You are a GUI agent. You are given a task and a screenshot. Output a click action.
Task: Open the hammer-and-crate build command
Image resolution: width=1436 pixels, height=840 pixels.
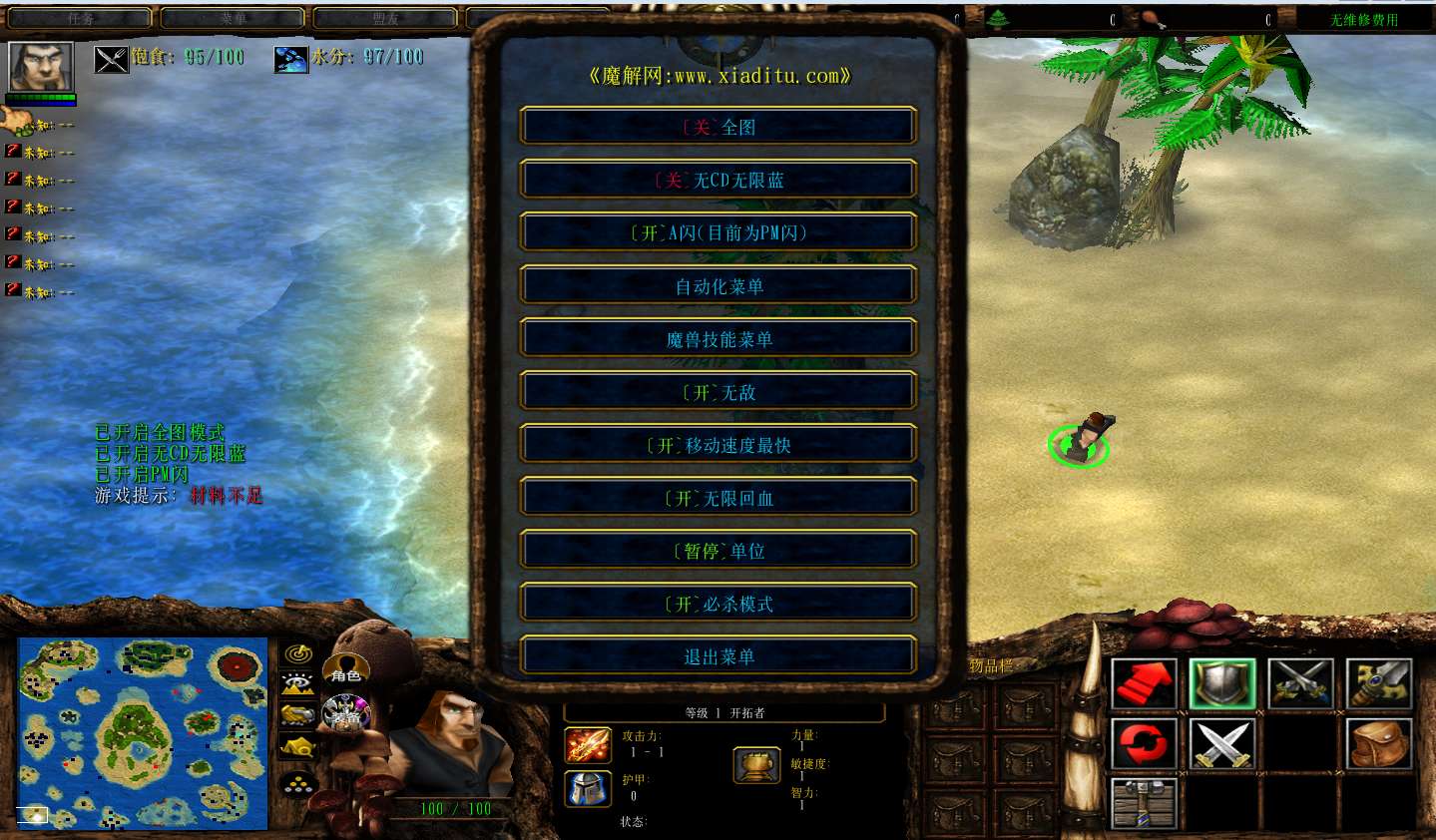[x=1144, y=803]
